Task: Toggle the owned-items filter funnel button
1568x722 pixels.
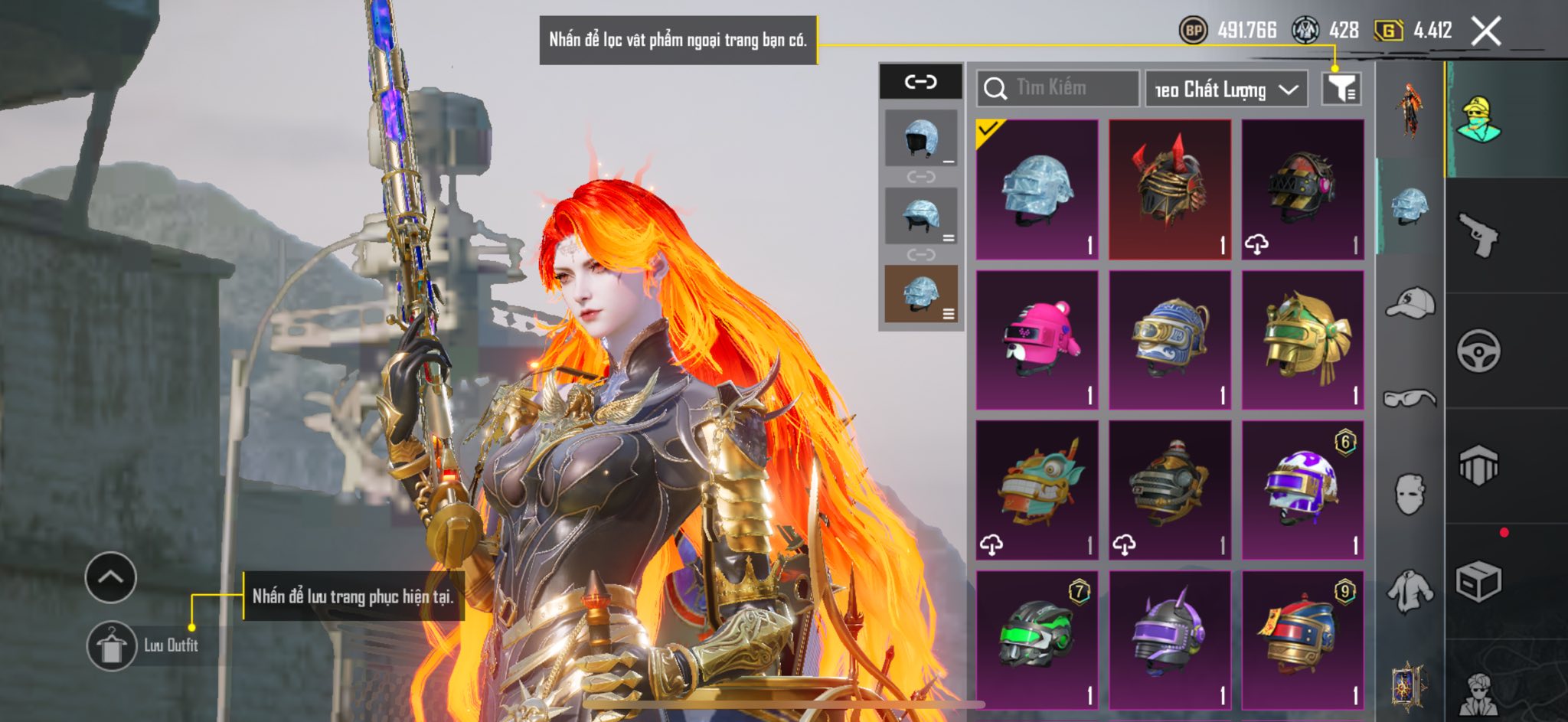Action: (1341, 89)
